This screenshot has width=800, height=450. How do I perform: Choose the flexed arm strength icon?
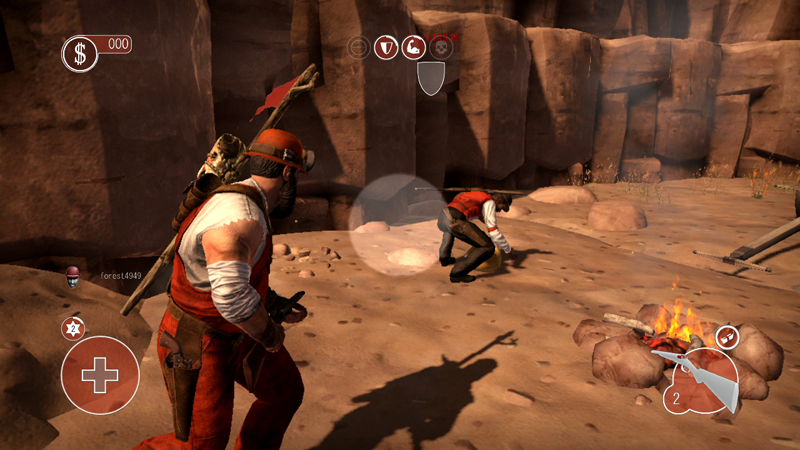[413, 47]
